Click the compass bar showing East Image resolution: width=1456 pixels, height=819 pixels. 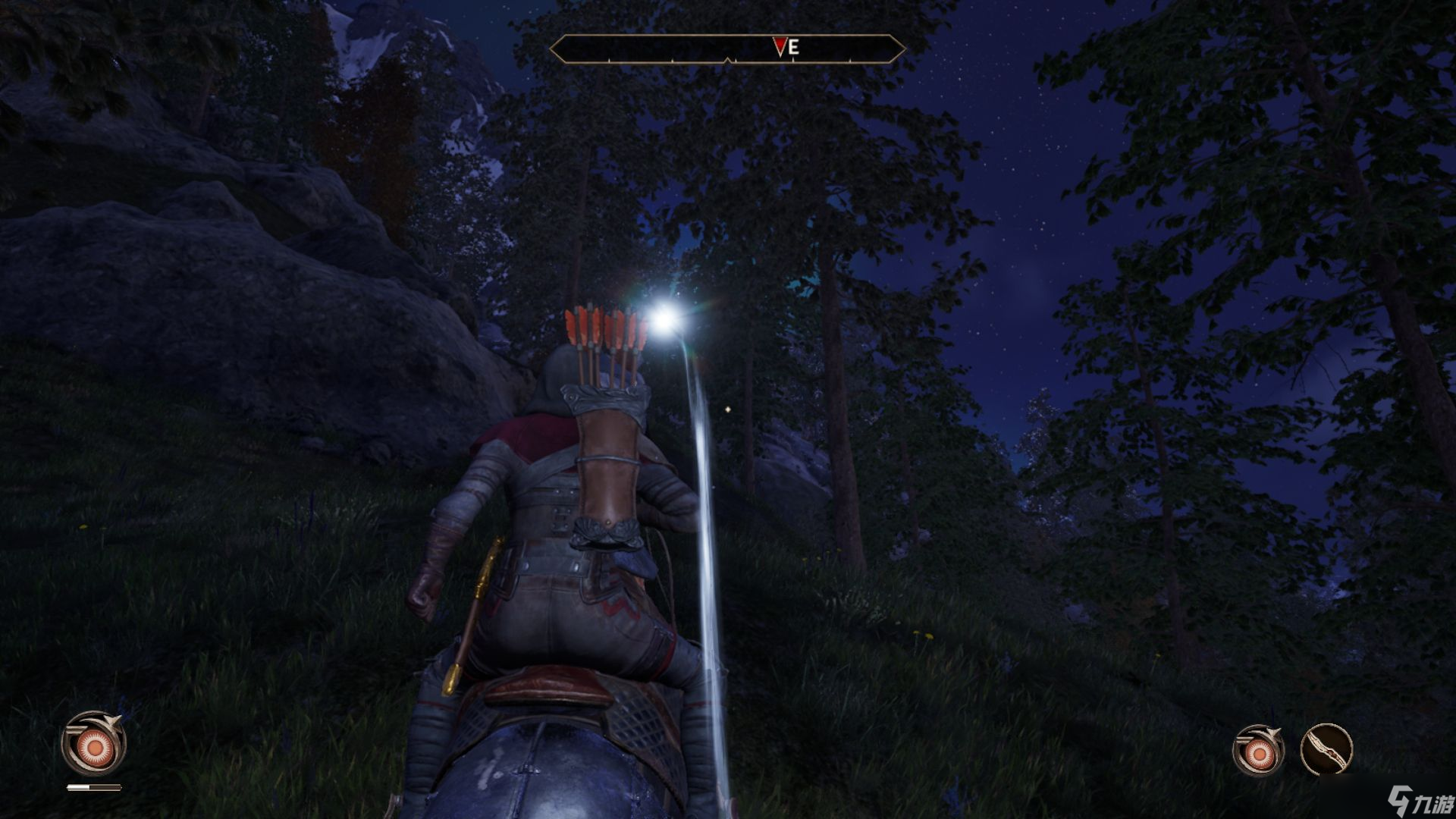(x=727, y=49)
